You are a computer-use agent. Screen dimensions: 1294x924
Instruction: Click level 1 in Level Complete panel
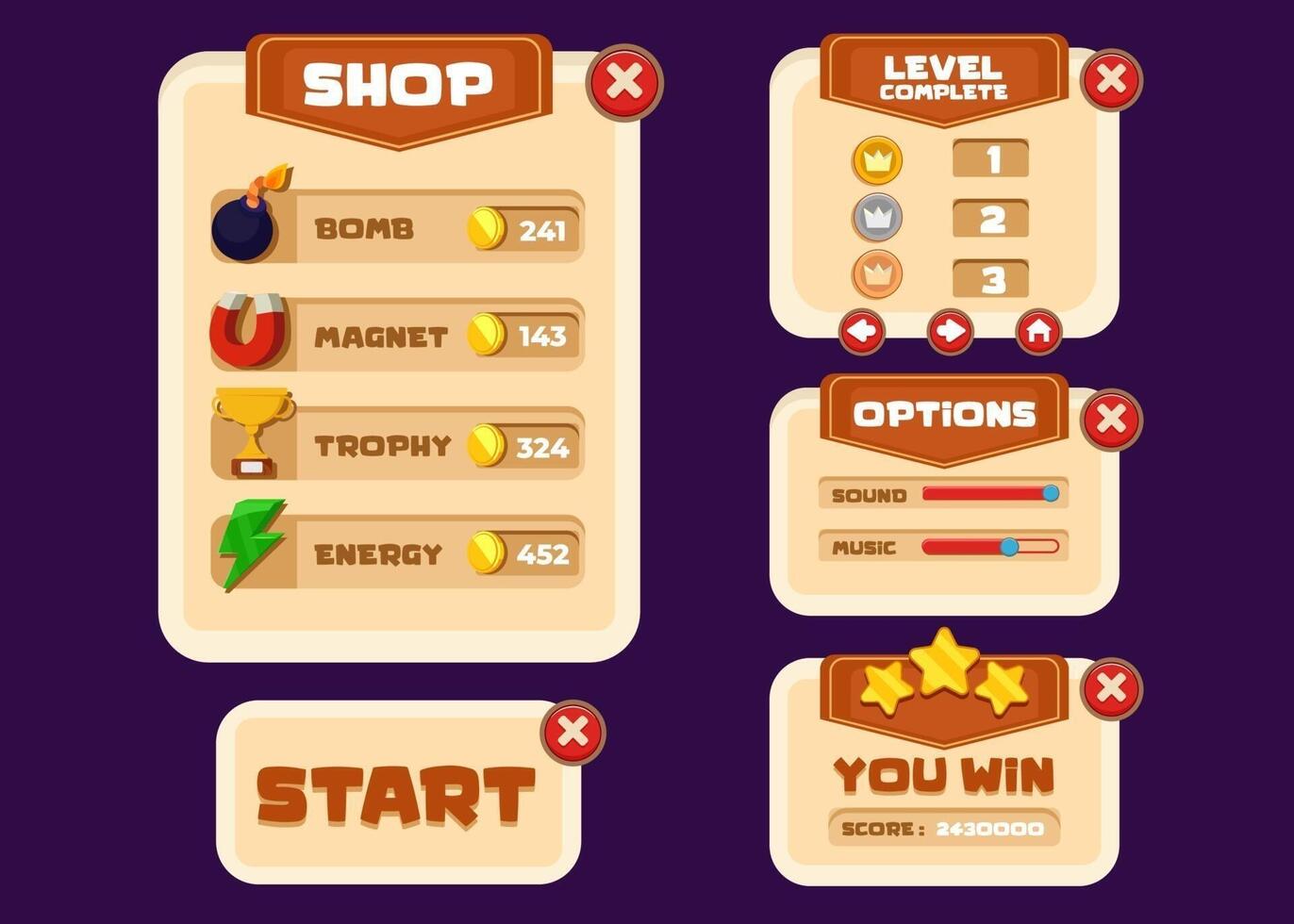[990, 157]
